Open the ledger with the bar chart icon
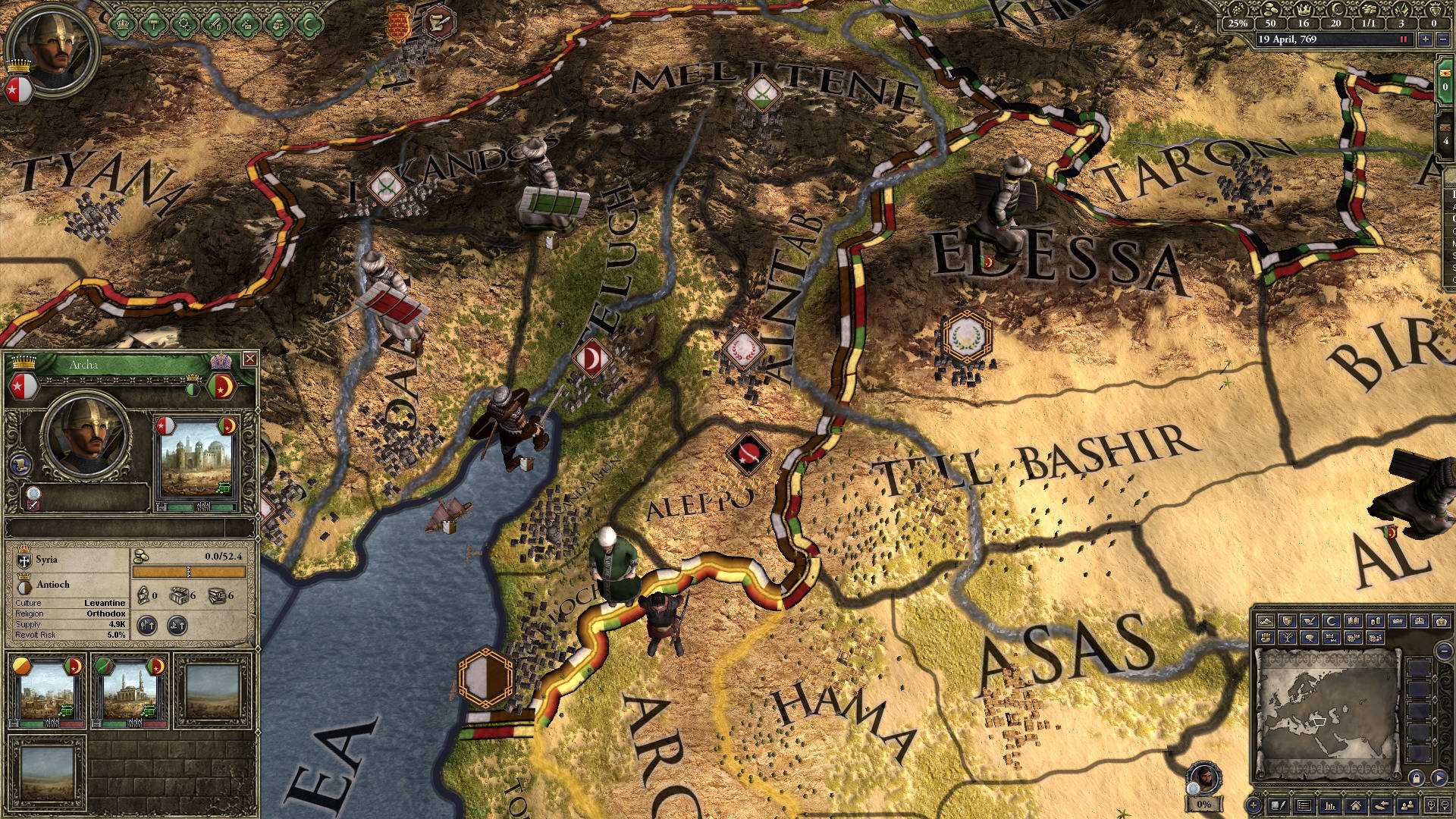The width and height of the screenshot is (1456, 819). point(1331,804)
